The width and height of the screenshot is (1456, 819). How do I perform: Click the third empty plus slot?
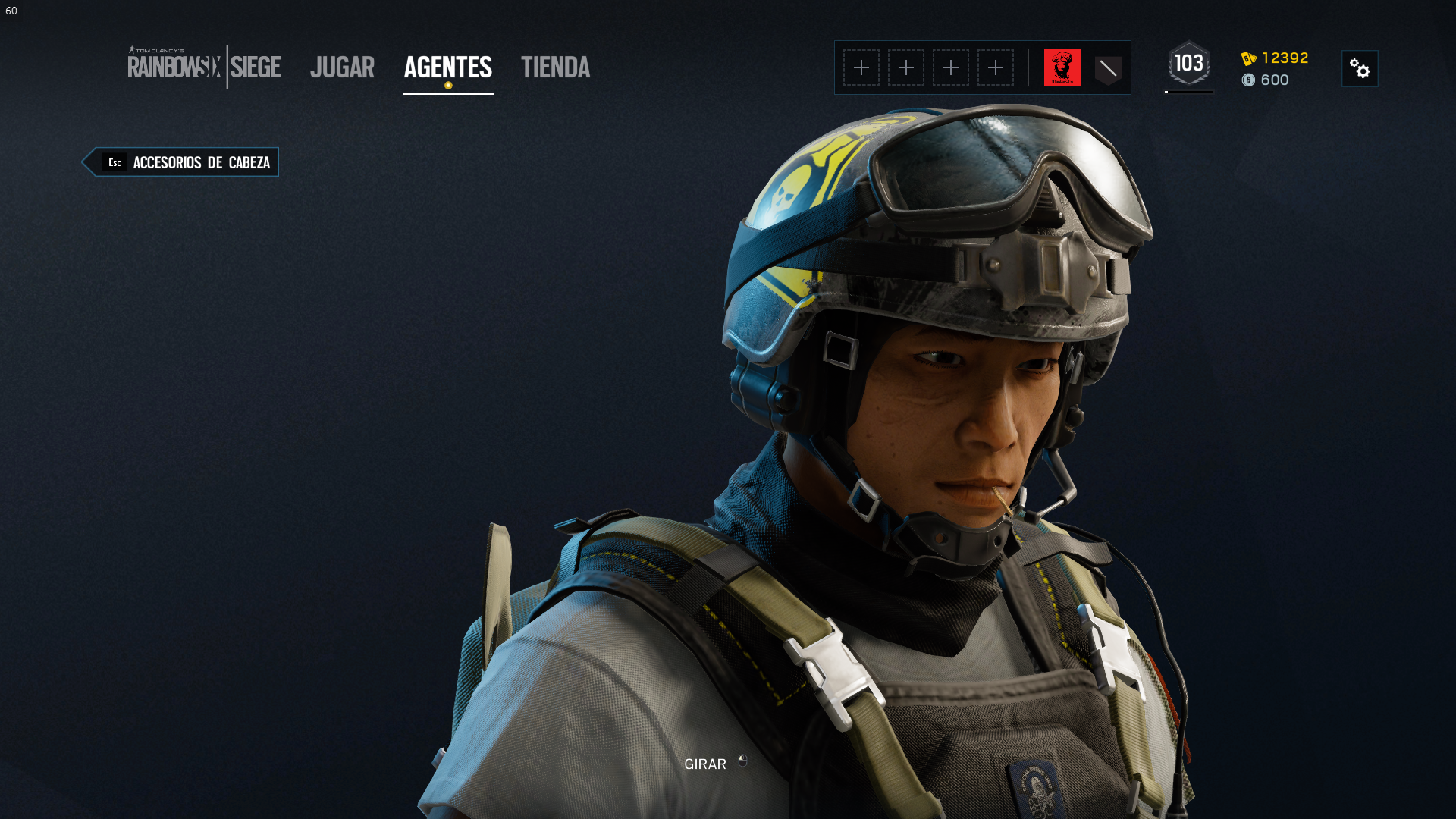951,67
